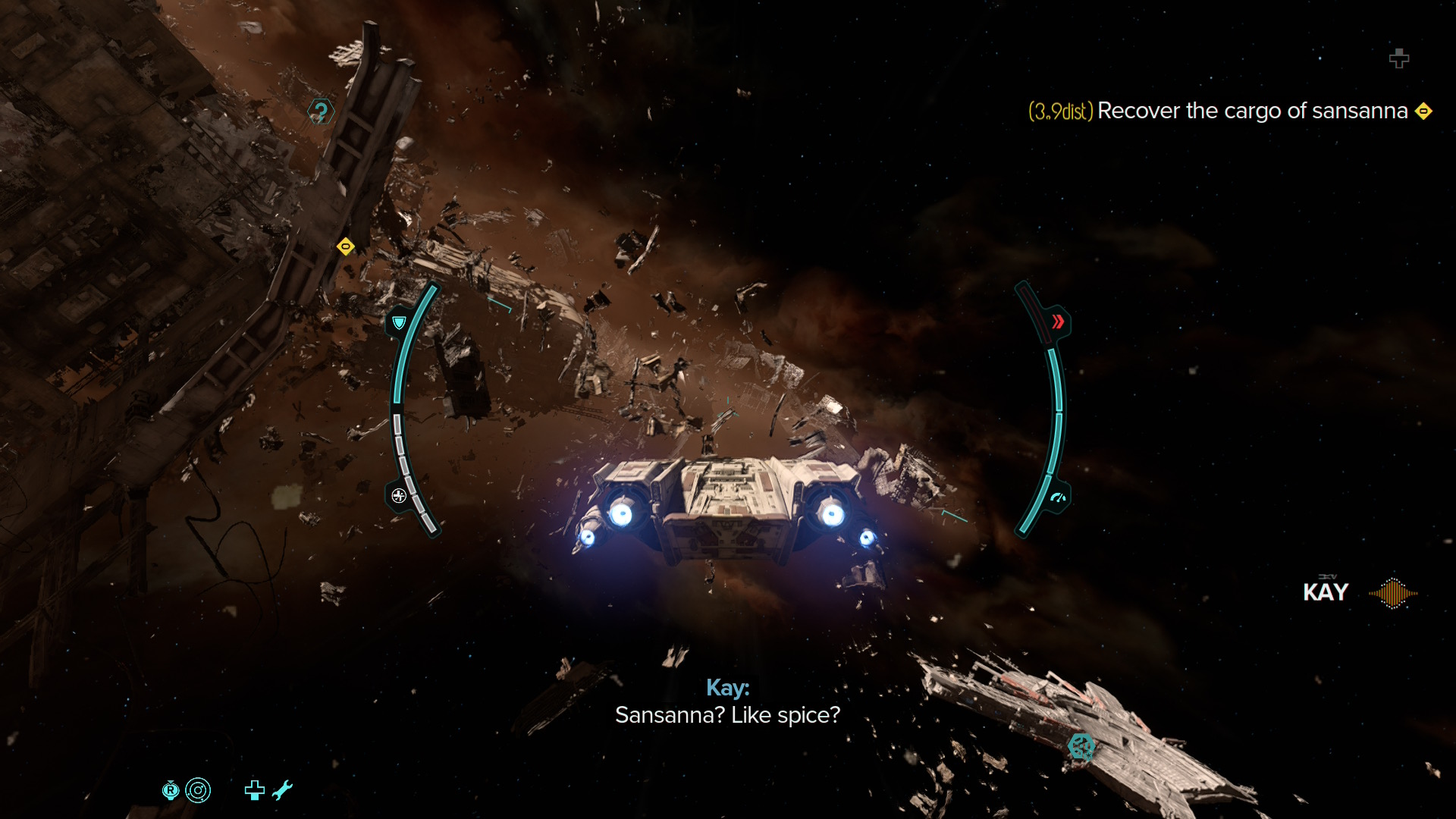Viewport: 1456px width, 819px height.
Task: Activate the red double-chevron boost icon
Action: tap(1057, 322)
